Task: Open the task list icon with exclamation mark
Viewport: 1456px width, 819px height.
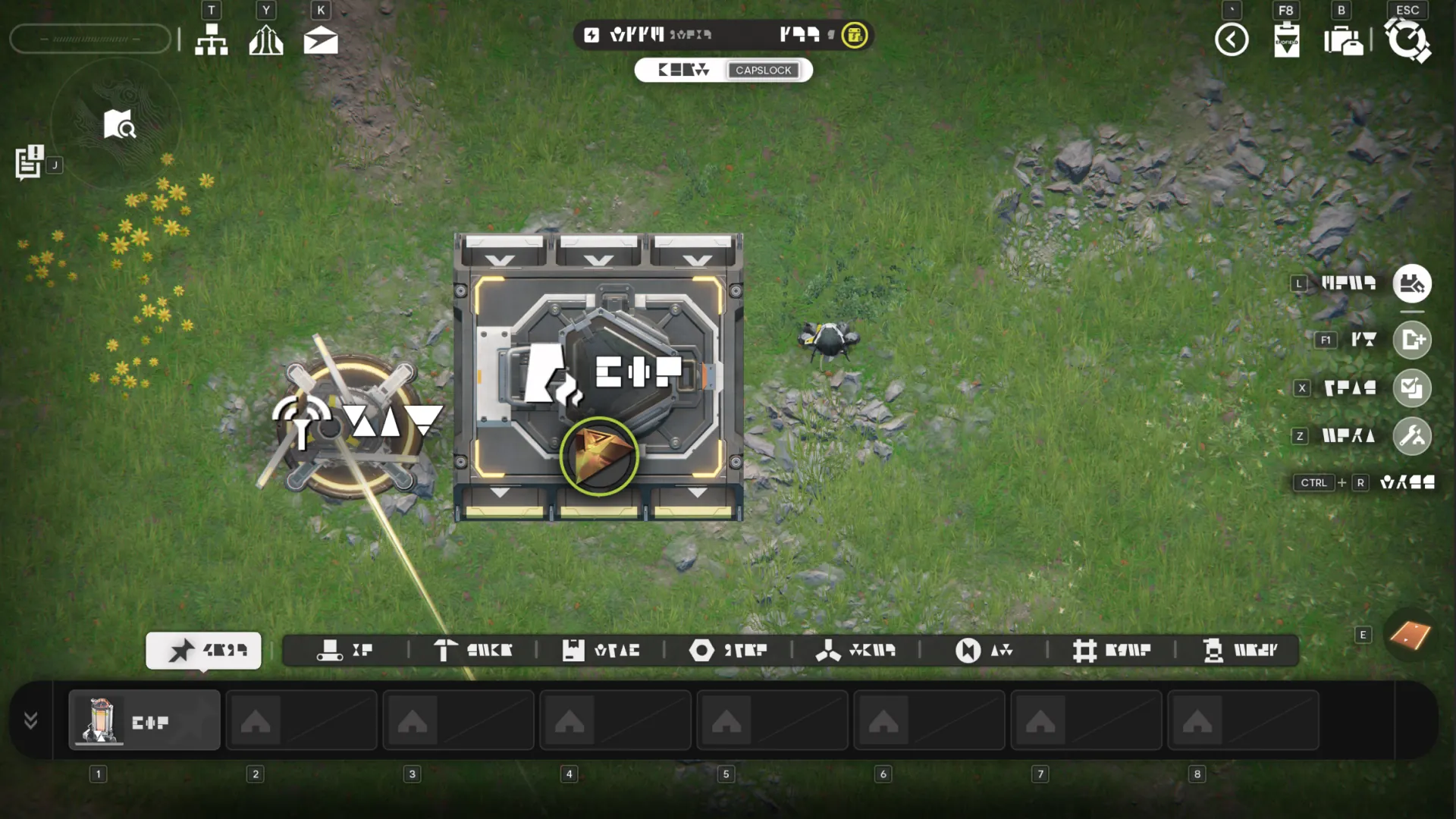Action: click(30, 162)
